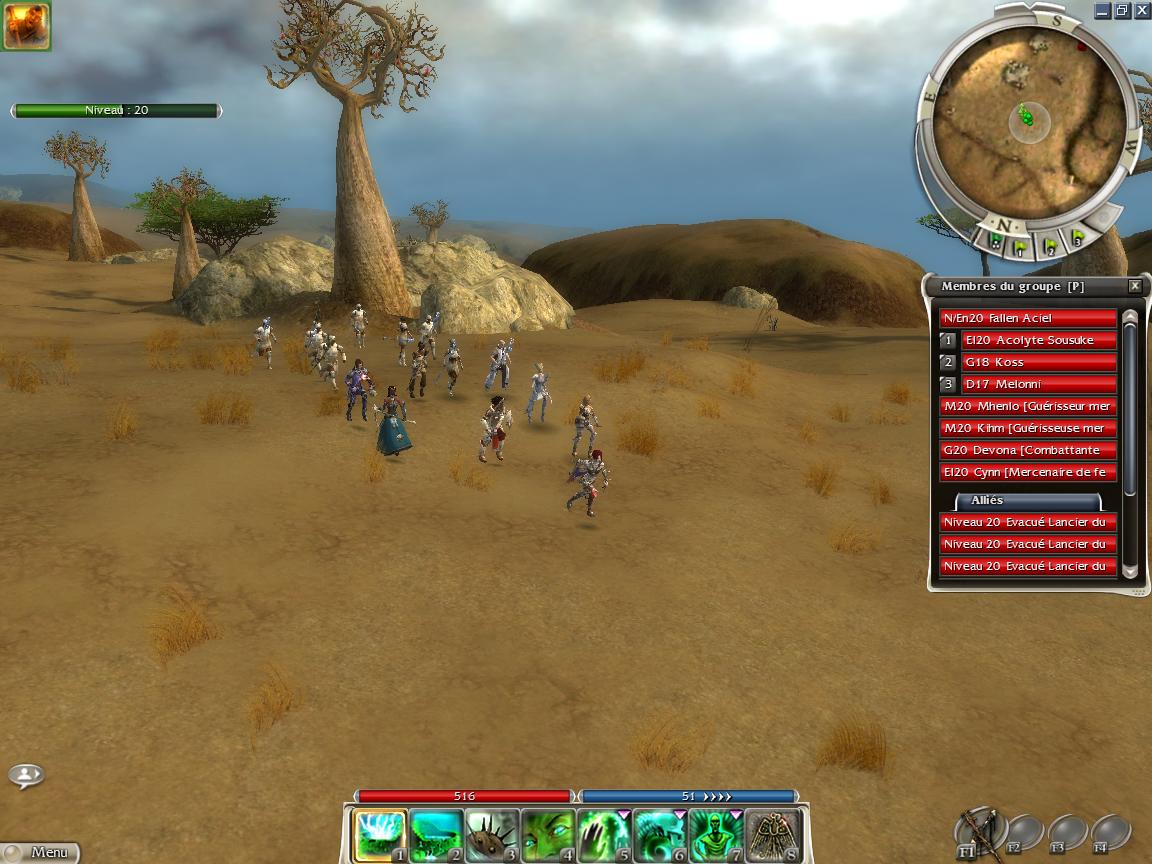Select Melonni from the group members
Image resolution: width=1152 pixels, height=864 pixels.
(x=1039, y=384)
